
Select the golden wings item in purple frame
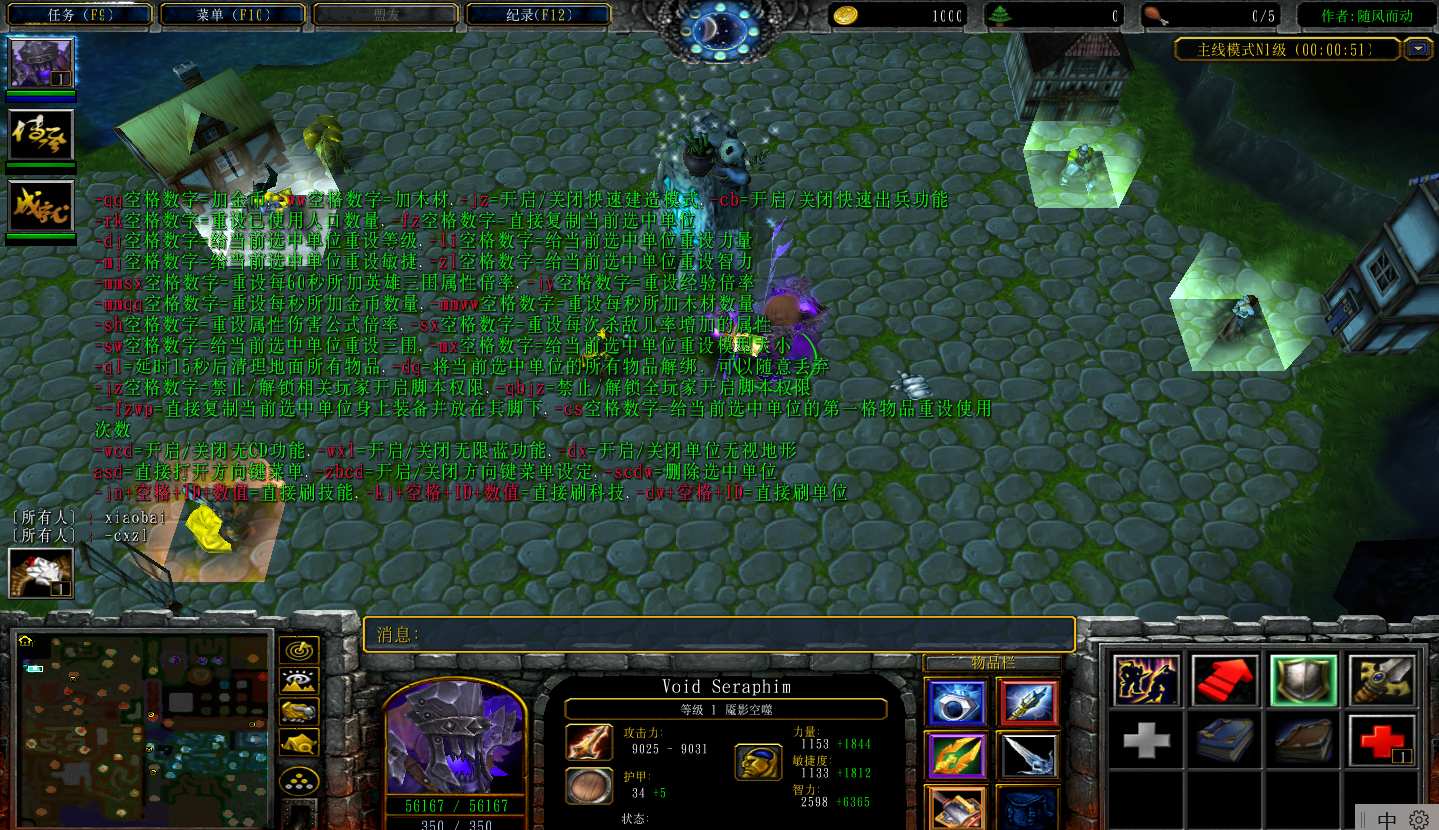[955, 755]
